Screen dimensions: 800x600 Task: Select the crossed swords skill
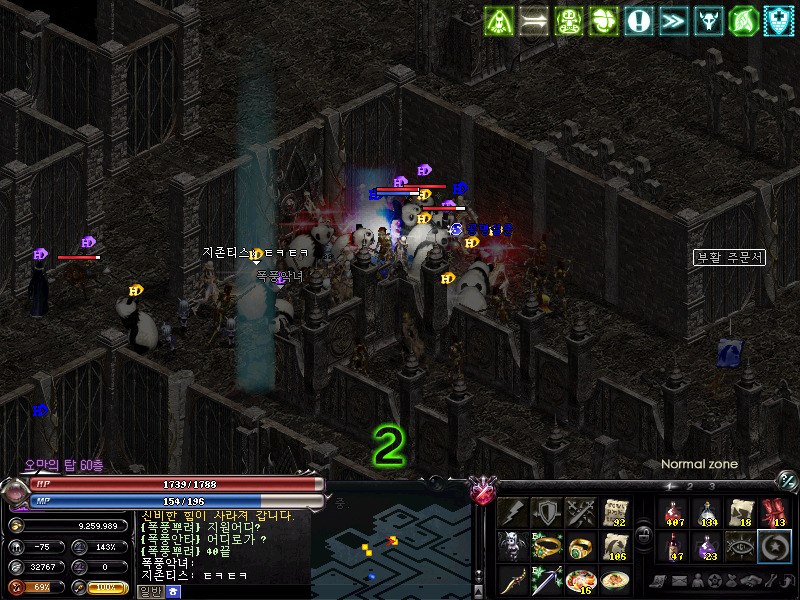coord(581,513)
